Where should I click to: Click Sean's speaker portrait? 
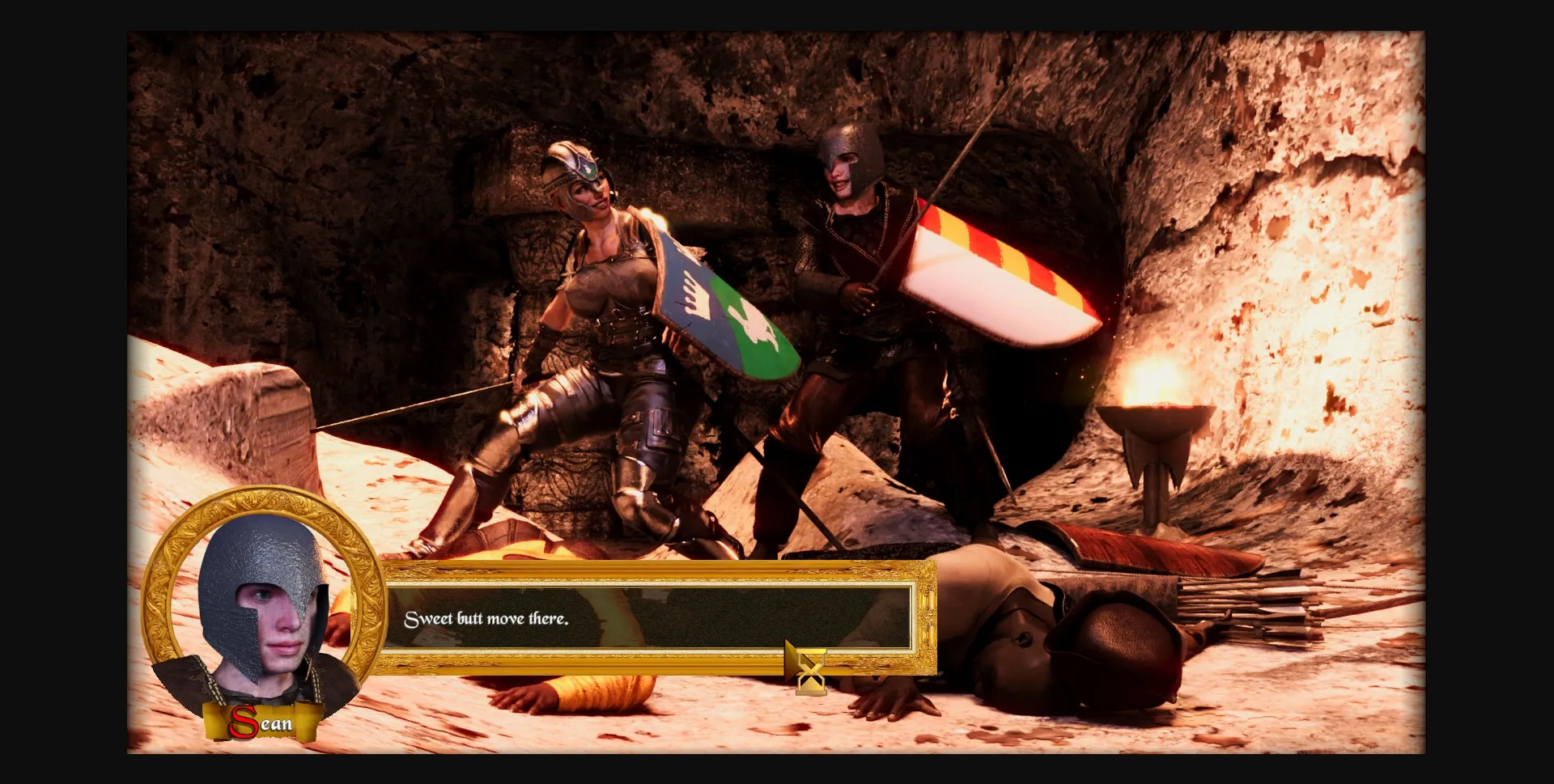pyautogui.click(x=262, y=601)
